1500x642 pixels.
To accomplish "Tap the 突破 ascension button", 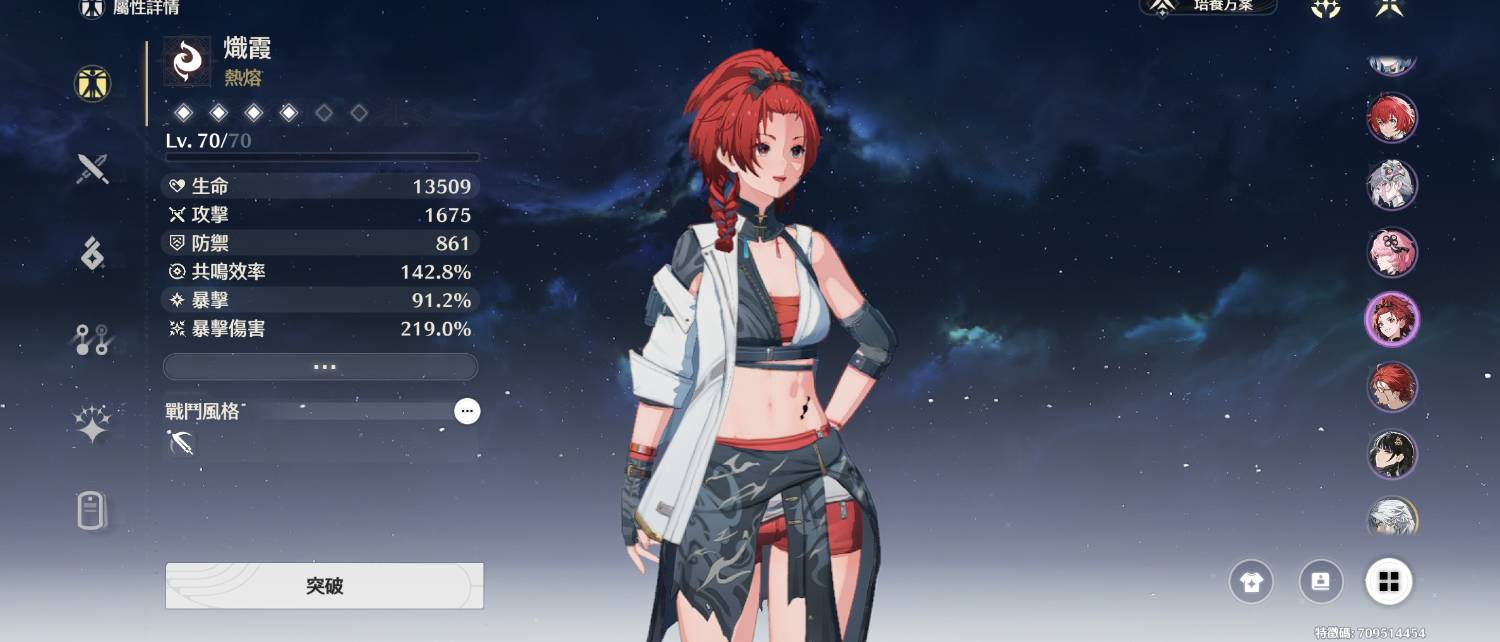I will (324, 586).
